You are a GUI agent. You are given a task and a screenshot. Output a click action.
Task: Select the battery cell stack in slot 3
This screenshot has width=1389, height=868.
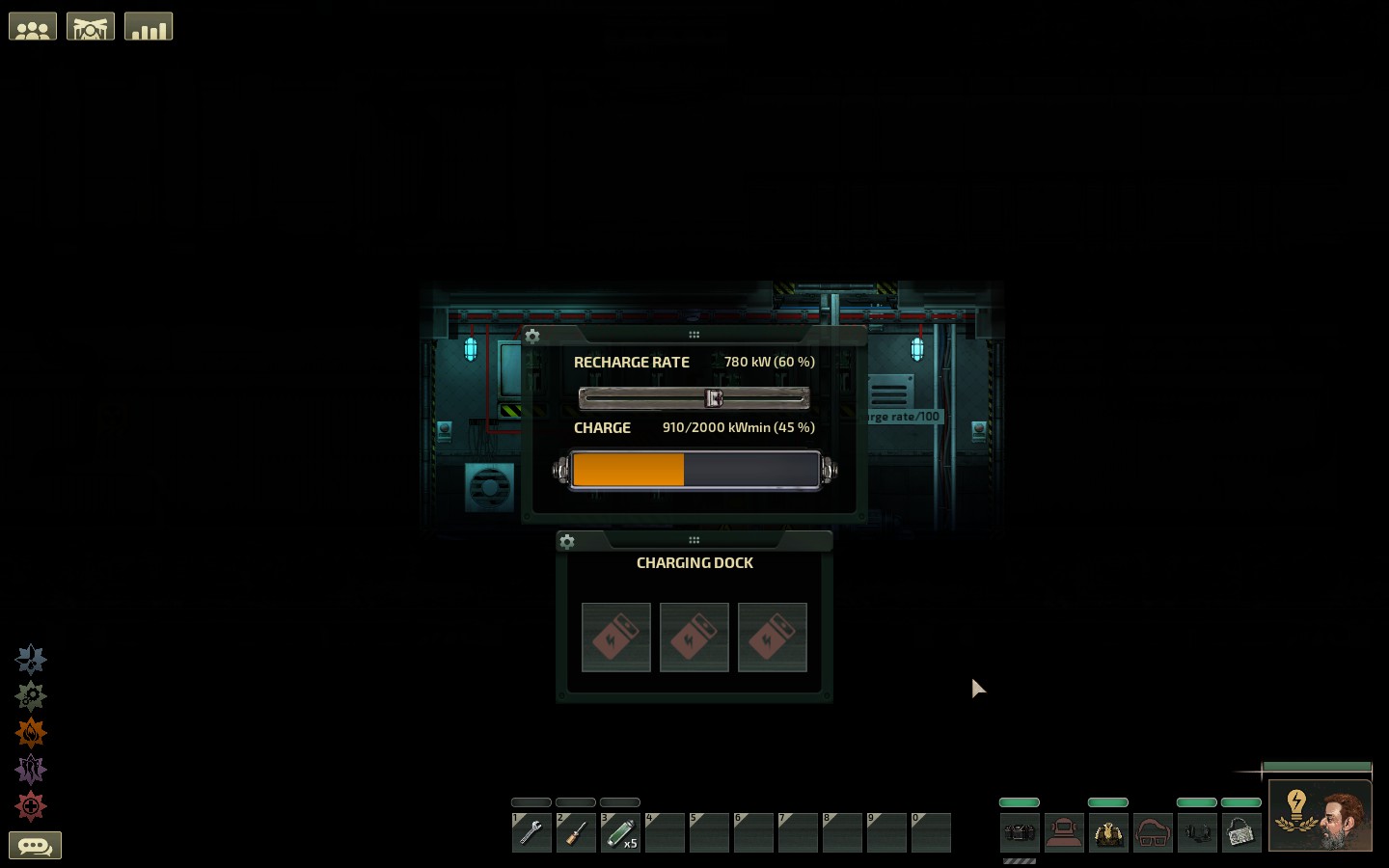click(x=620, y=832)
